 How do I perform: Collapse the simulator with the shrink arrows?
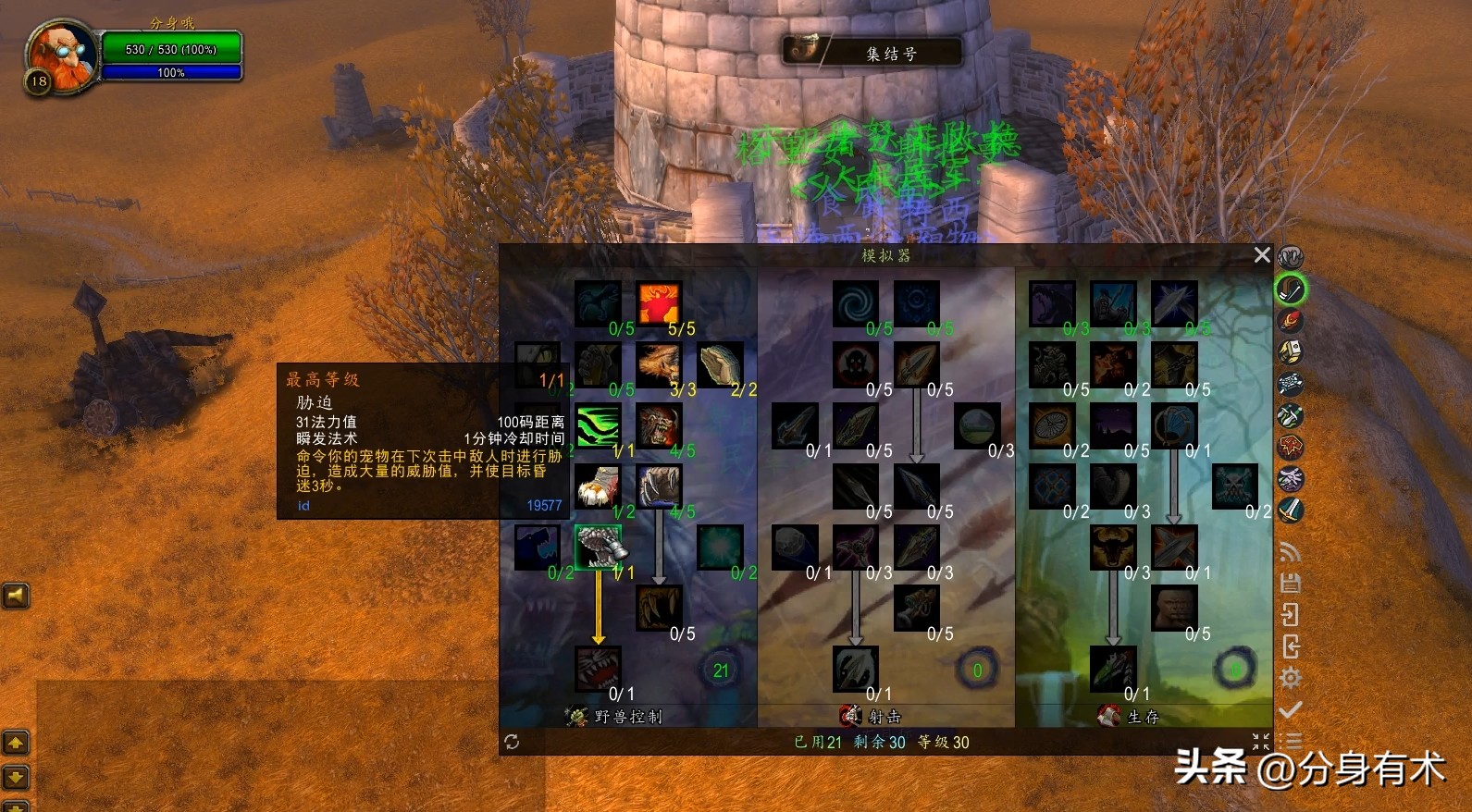coord(1261,742)
